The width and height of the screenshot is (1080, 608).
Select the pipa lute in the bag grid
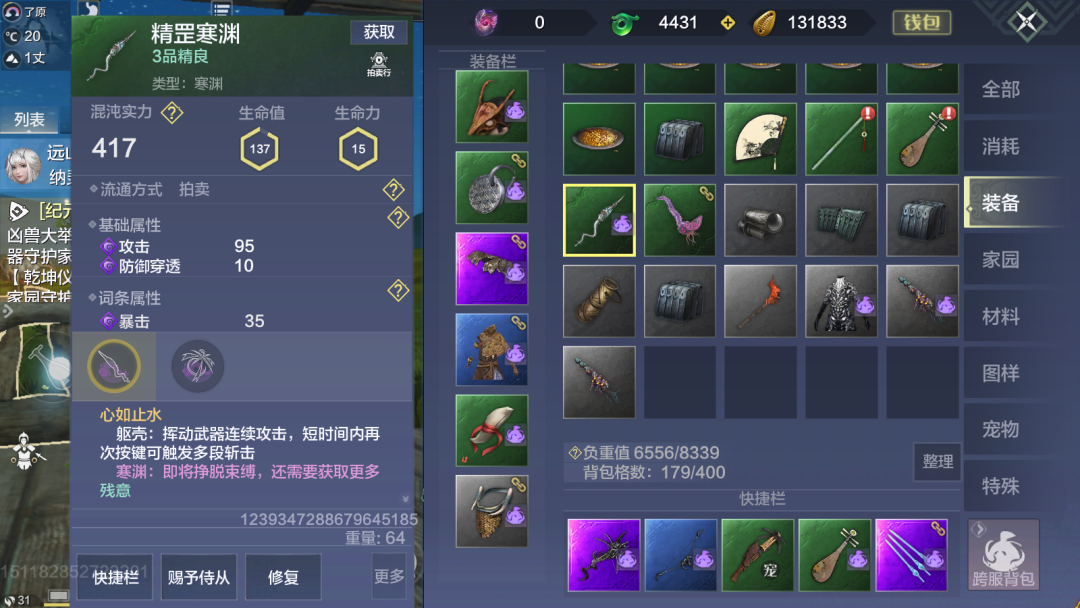coord(921,139)
